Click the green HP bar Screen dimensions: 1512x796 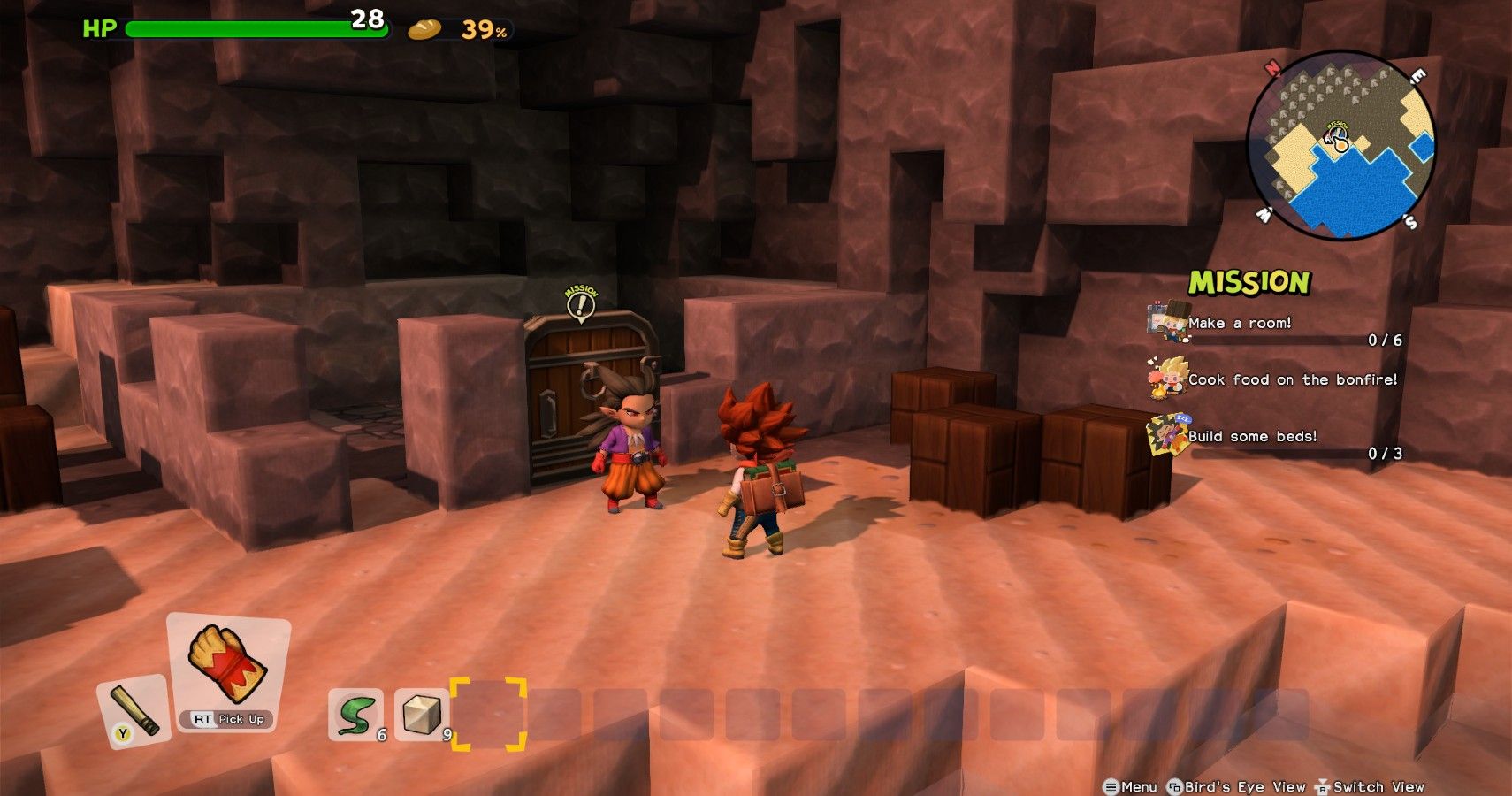[x=256, y=27]
